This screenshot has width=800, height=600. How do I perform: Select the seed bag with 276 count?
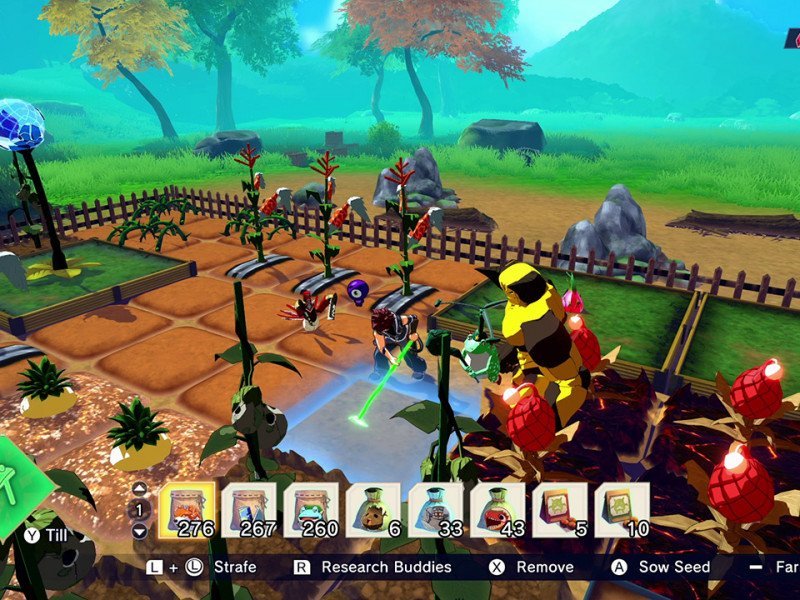tap(187, 510)
